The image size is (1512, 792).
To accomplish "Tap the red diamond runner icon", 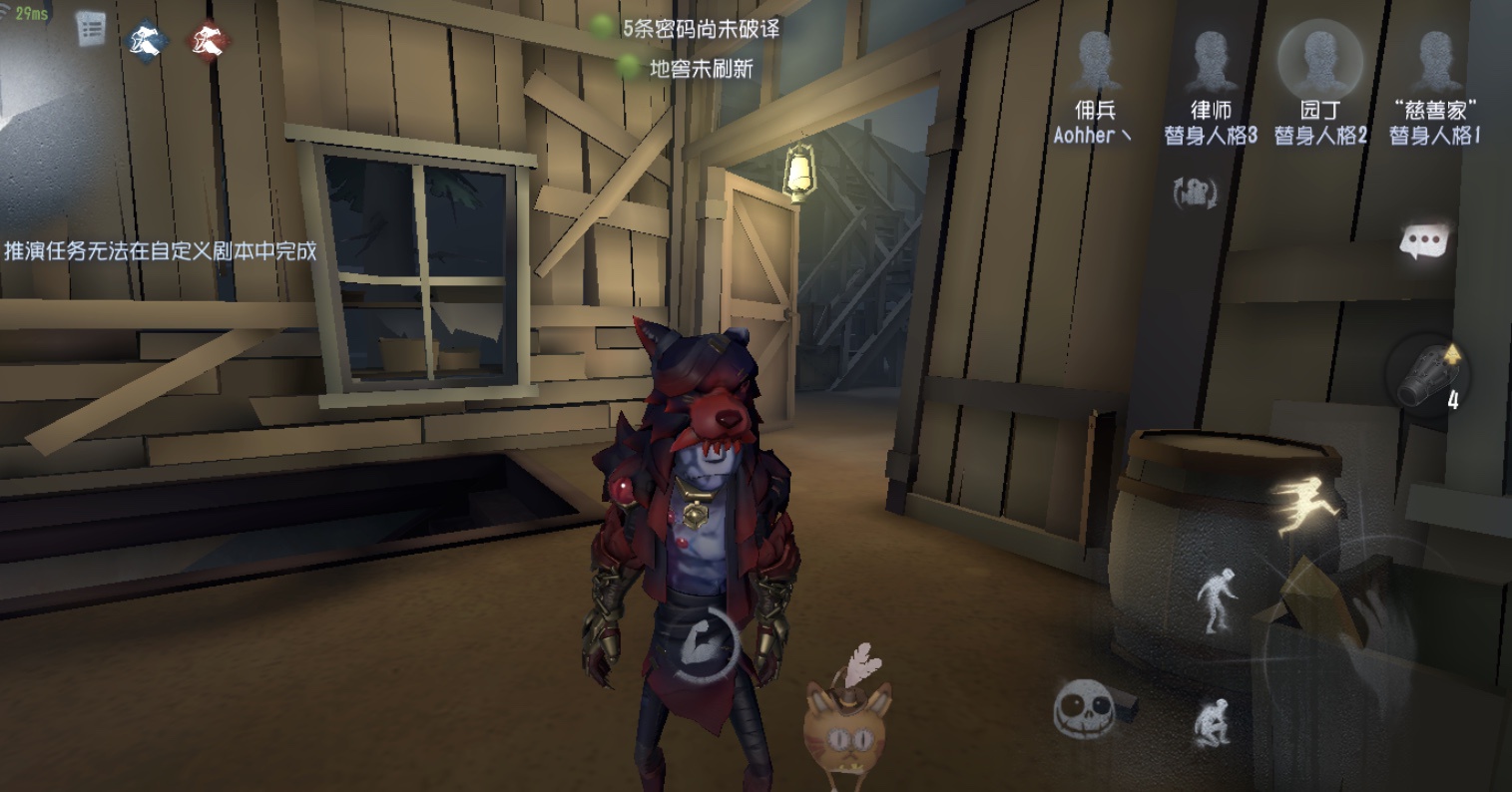I will [x=209, y=41].
